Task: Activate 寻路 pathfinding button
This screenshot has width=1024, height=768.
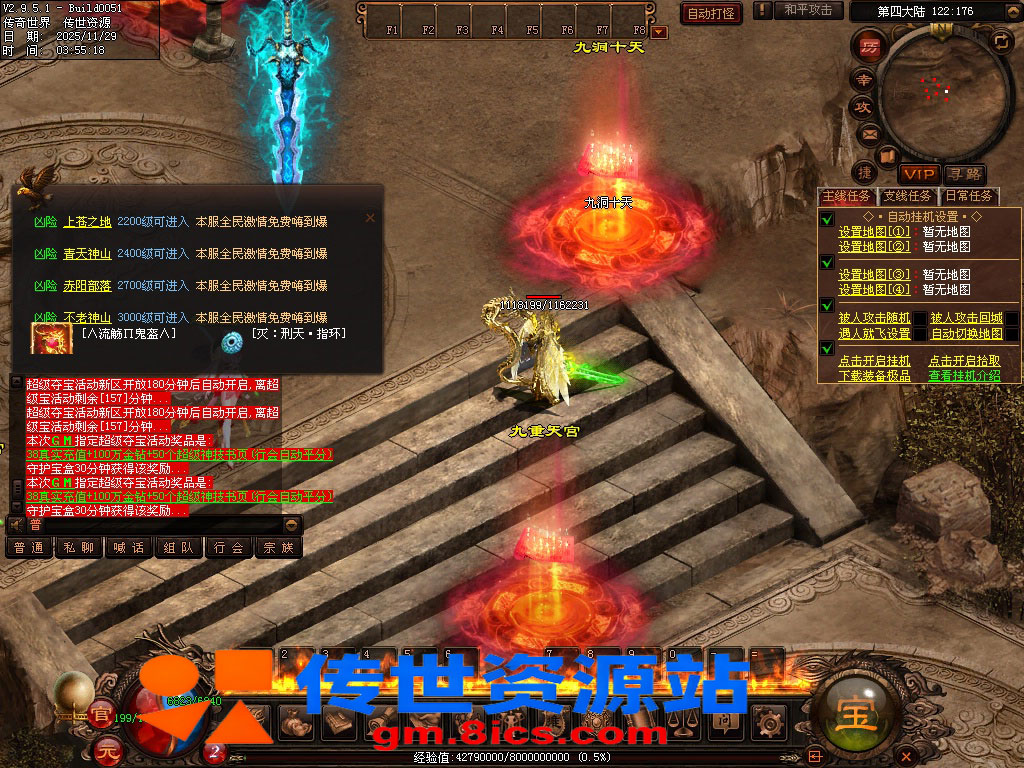Action: click(x=963, y=174)
